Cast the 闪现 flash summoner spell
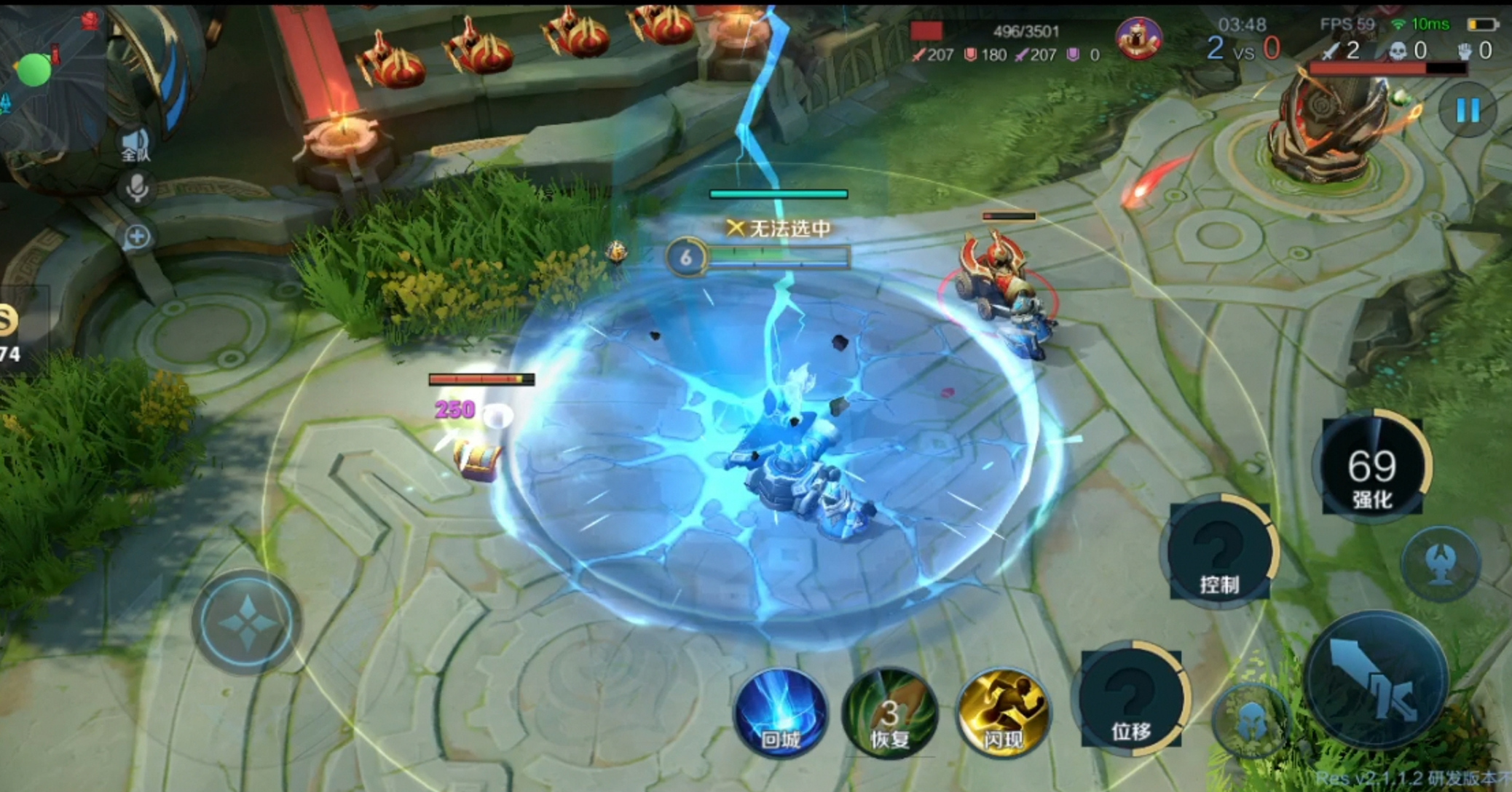Screen dimensions: 1512x792 pyautogui.click(x=1004, y=713)
